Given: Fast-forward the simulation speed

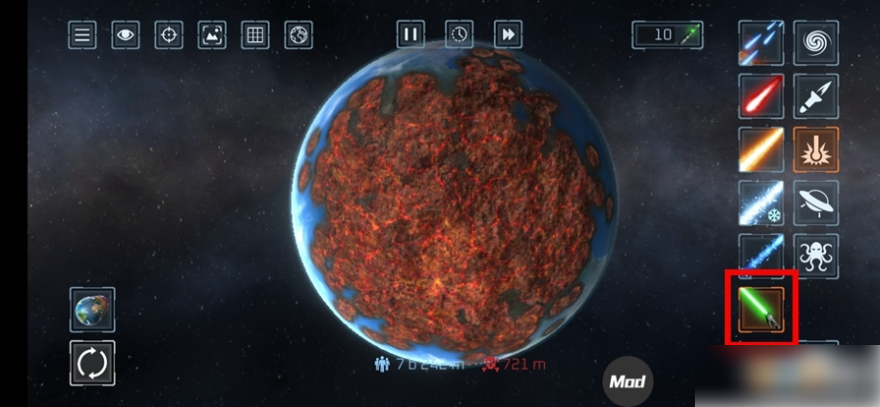Looking at the screenshot, I should click(508, 34).
